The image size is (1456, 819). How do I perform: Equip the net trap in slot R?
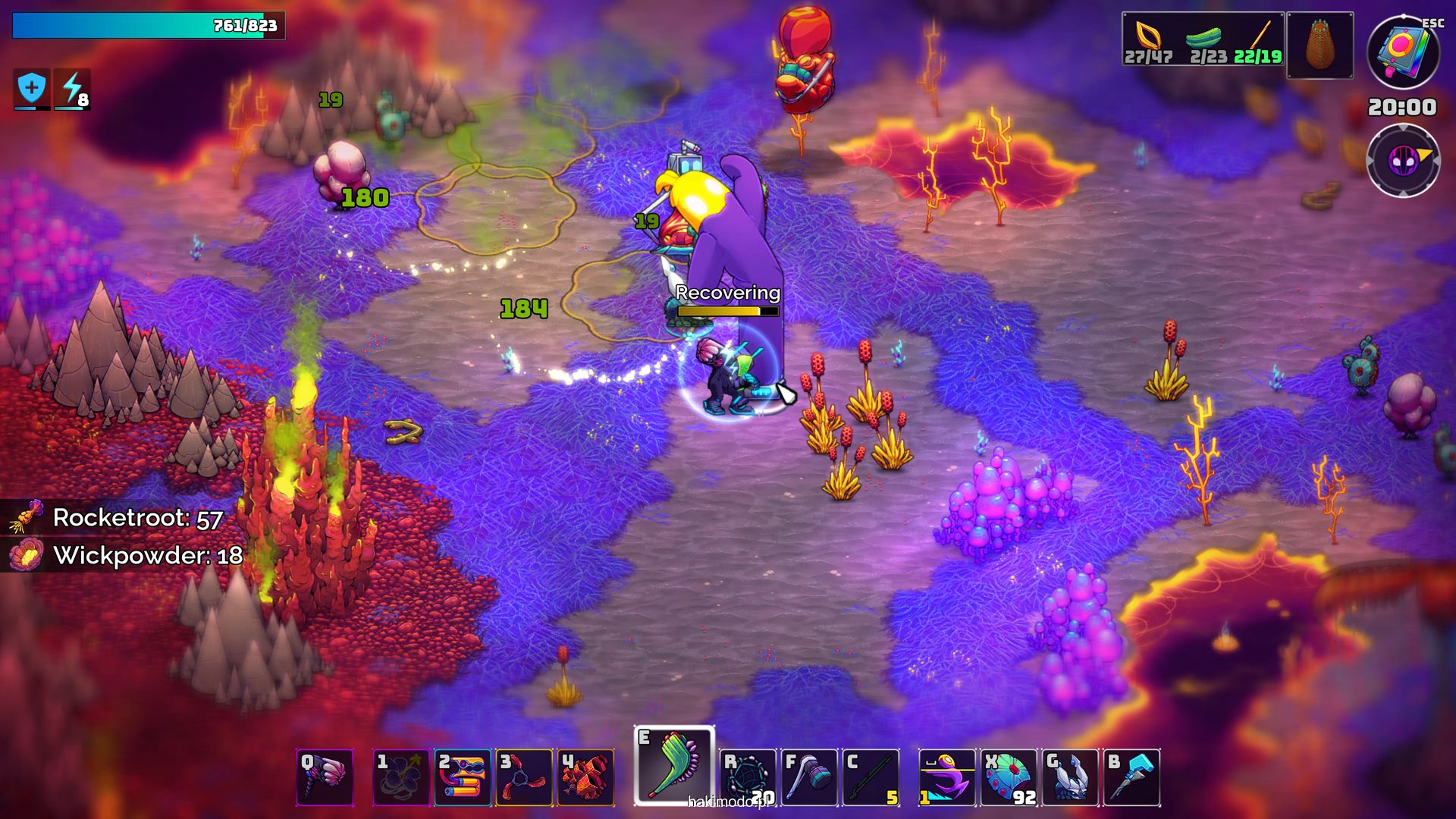click(748, 777)
